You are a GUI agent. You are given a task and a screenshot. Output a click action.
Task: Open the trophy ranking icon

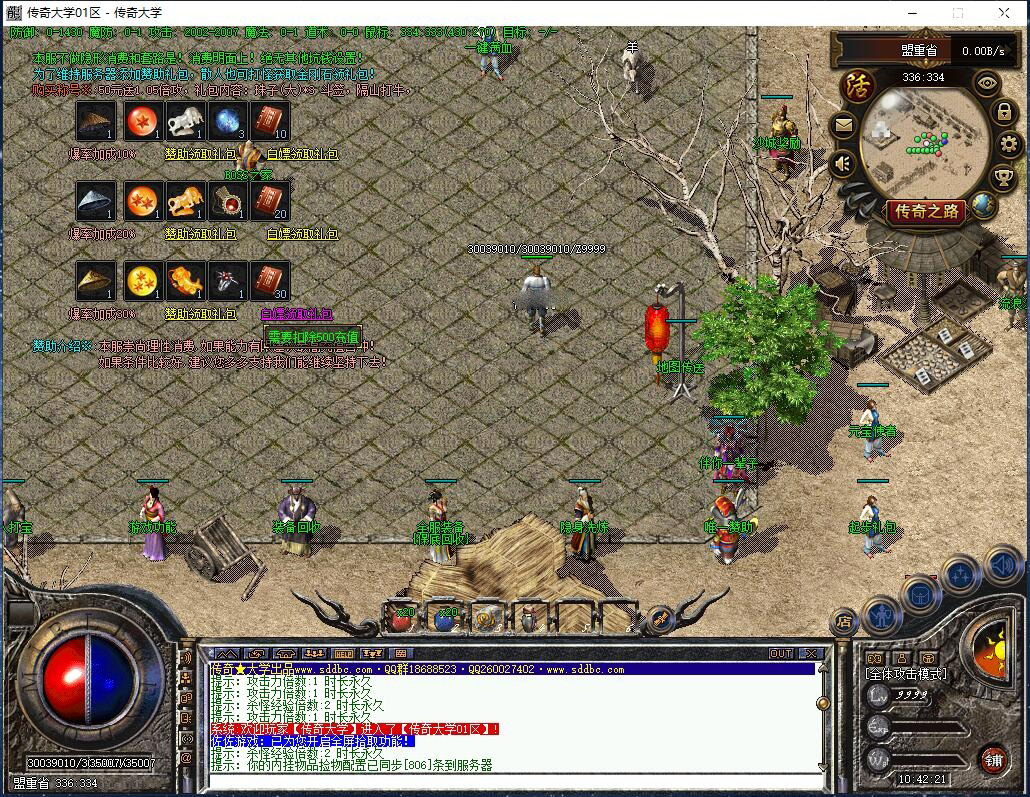click(1003, 177)
